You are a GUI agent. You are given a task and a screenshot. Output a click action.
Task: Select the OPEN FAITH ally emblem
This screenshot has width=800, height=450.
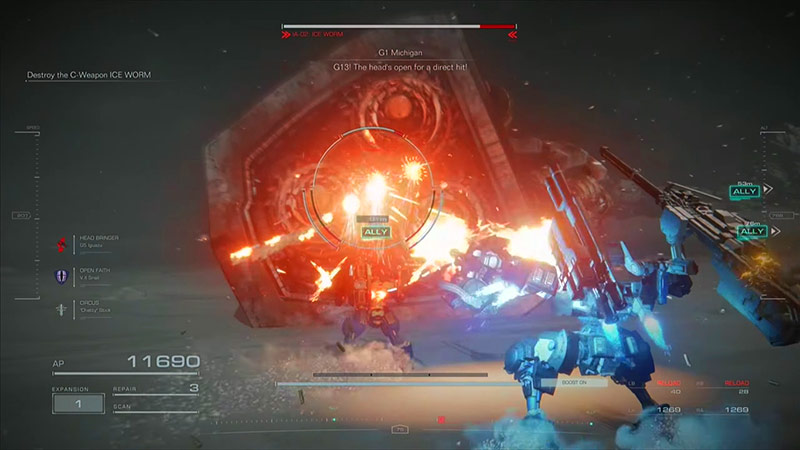coord(62,277)
